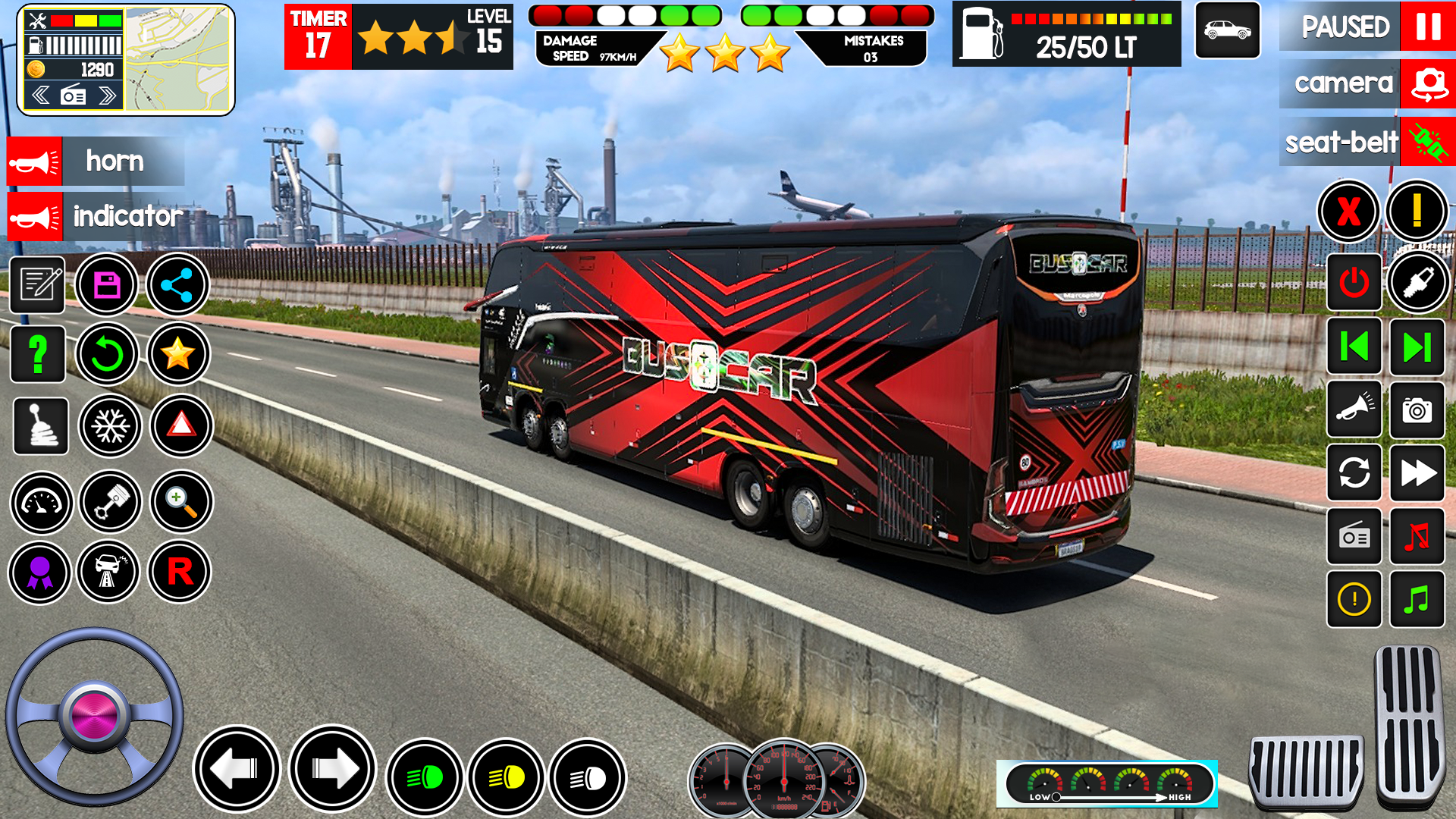Click the engine power button
The width and height of the screenshot is (1456, 819).
point(1354,283)
